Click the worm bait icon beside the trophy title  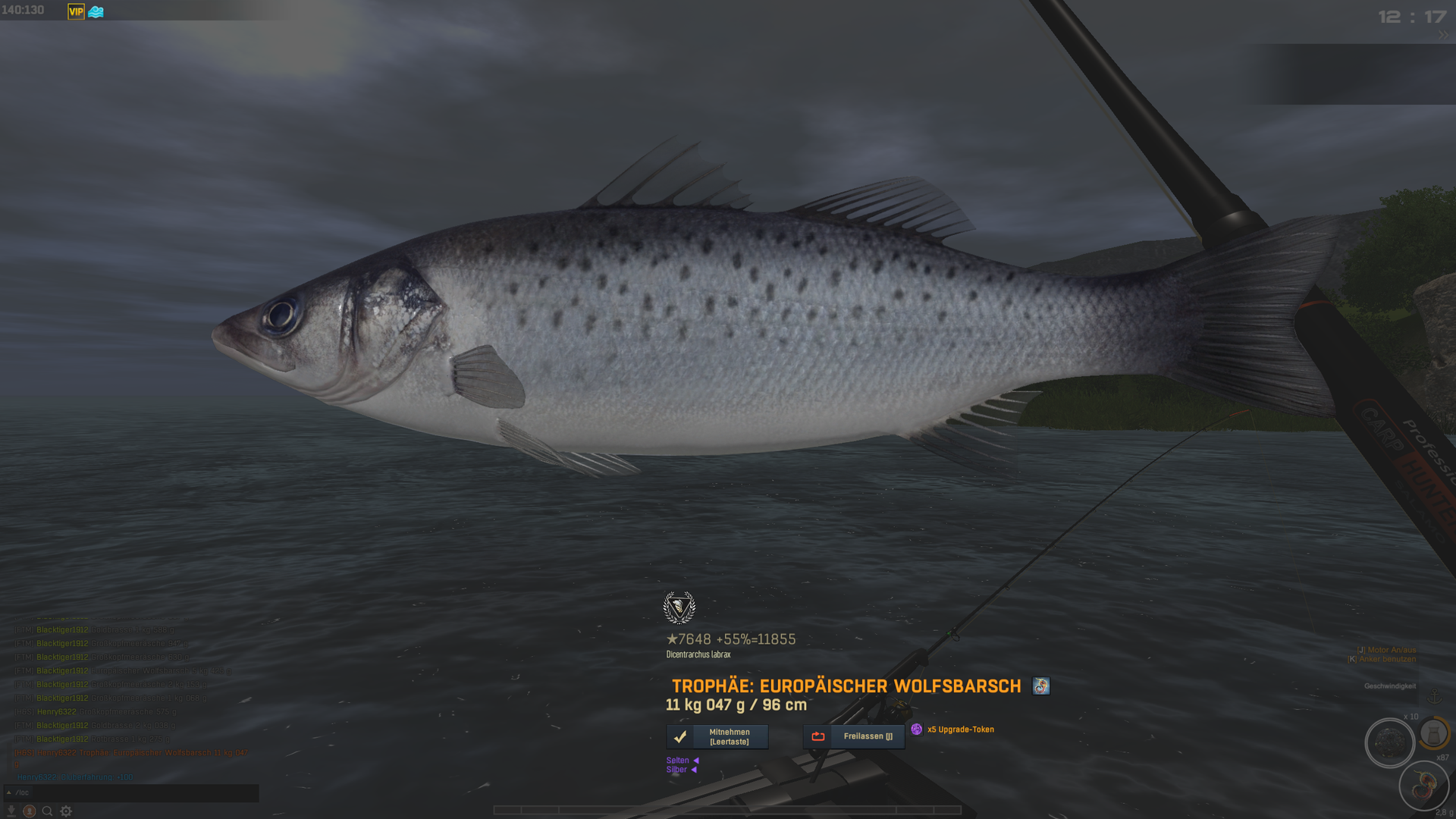click(1040, 686)
